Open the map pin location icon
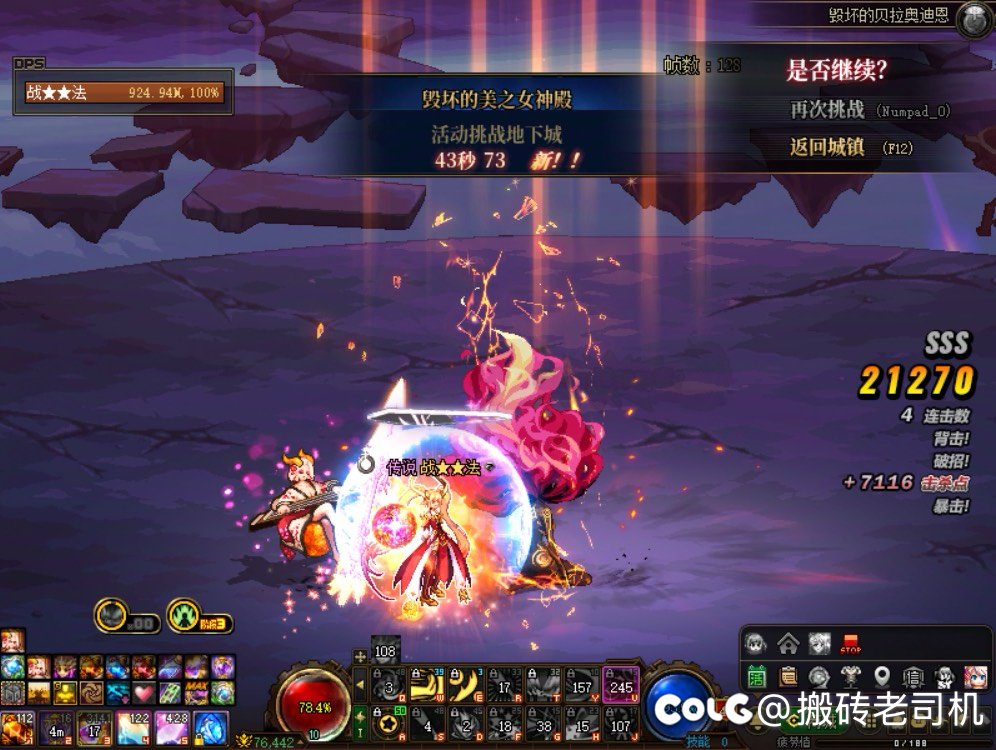Screen dimensions: 996x750 881,676
